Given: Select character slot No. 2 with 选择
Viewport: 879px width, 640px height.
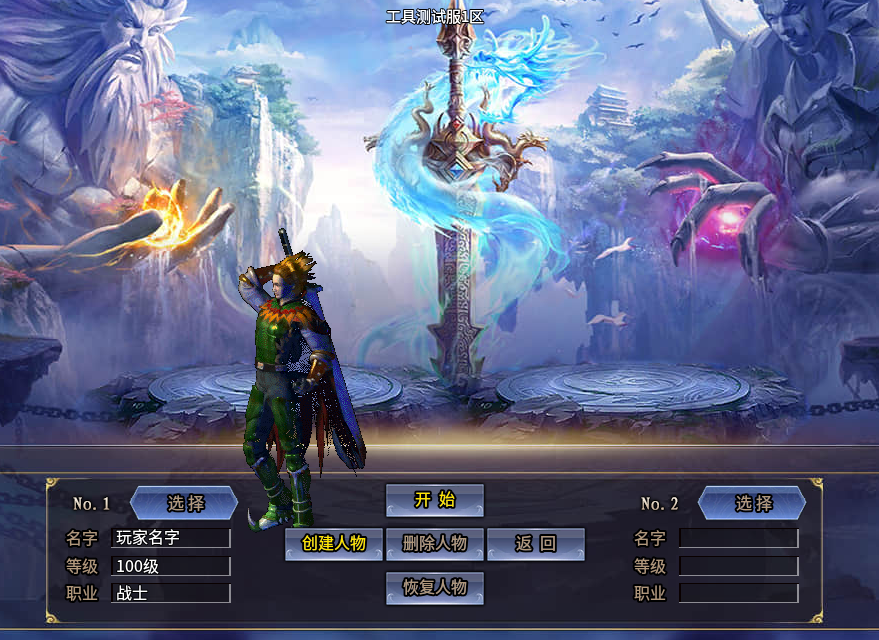Looking at the screenshot, I should [752, 503].
